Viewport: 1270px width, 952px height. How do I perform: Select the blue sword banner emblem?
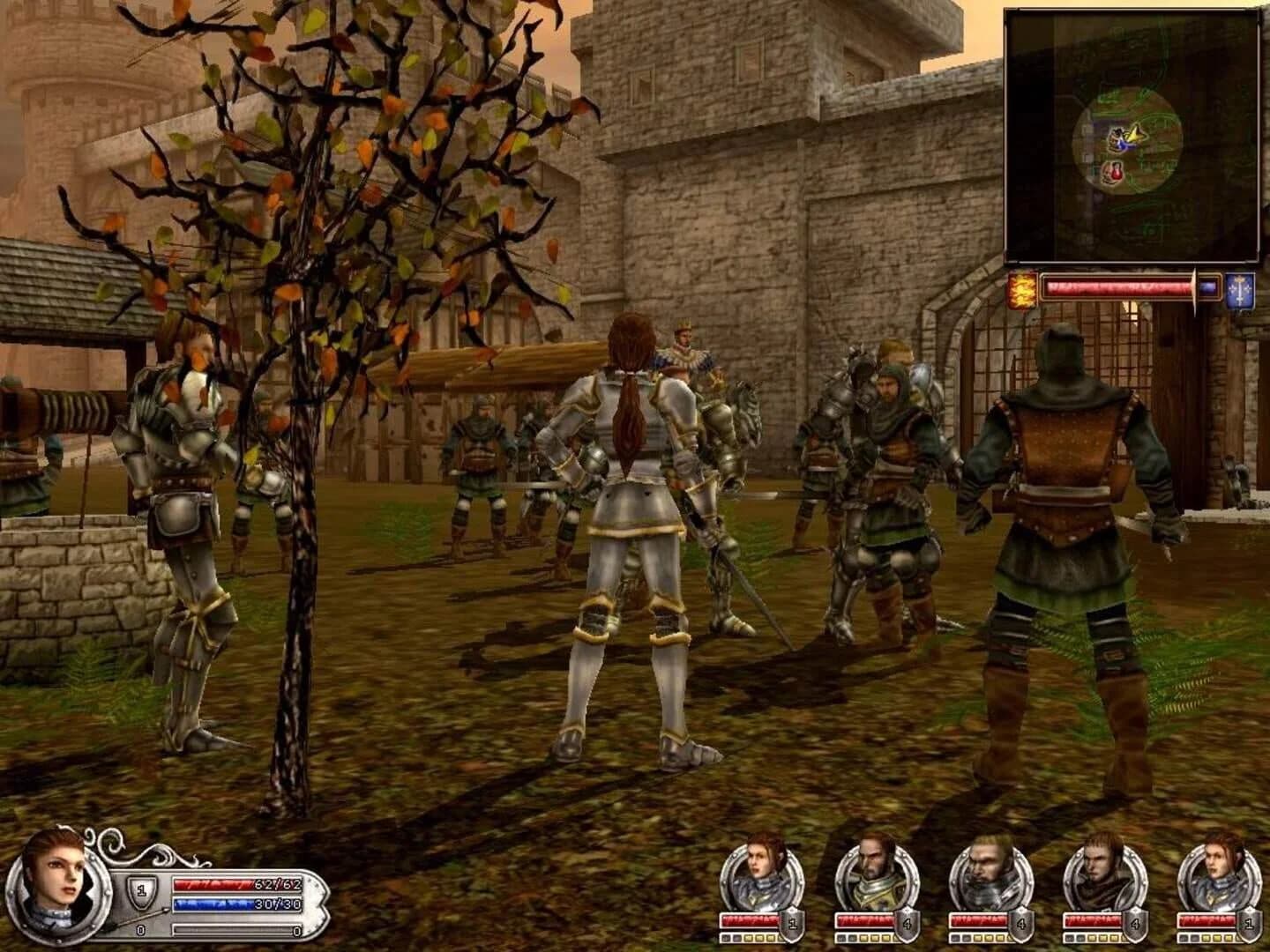tap(1238, 293)
